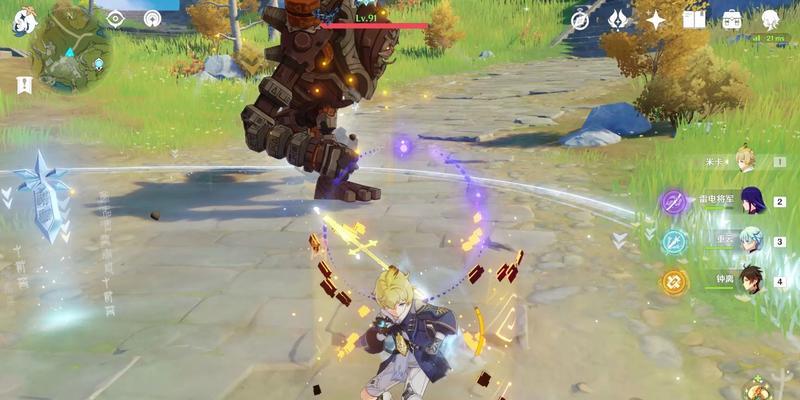The width and height of the screenshot is (800, 400).
Task: Switch to party member 雷电将军
Action: point(752,201)
